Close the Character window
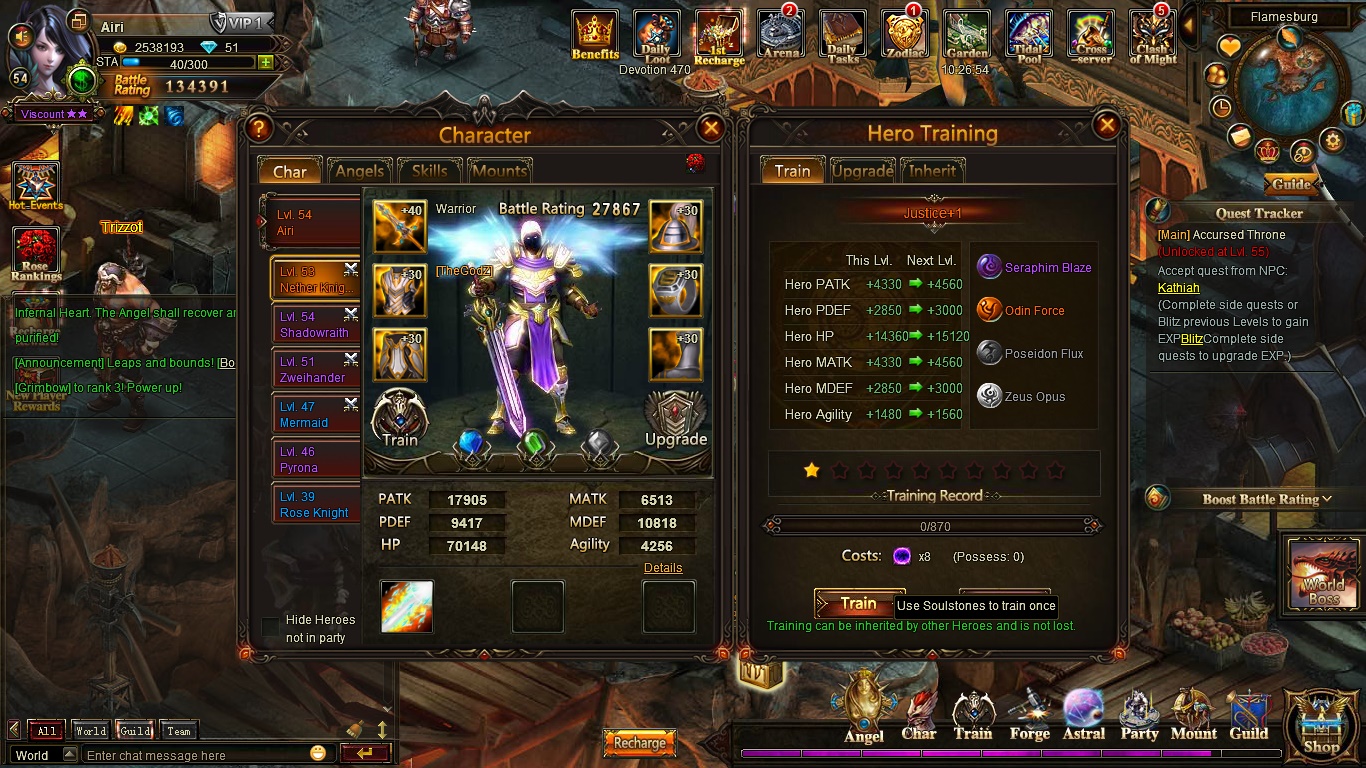Image resolution: width=1366 pixels, height=768 pixels. point(711,128)
